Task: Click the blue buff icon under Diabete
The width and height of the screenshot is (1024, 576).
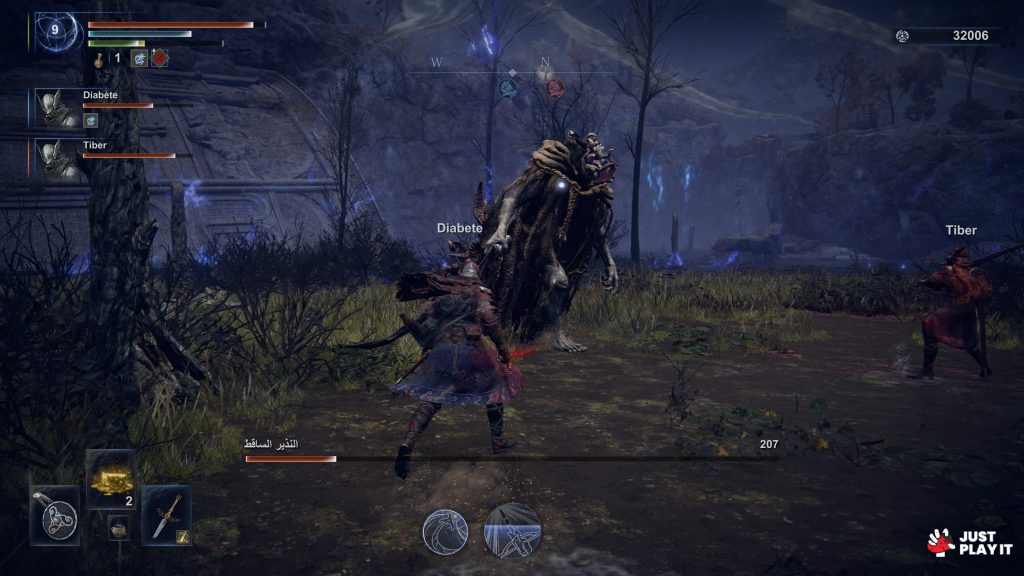Action: [90, 121]
